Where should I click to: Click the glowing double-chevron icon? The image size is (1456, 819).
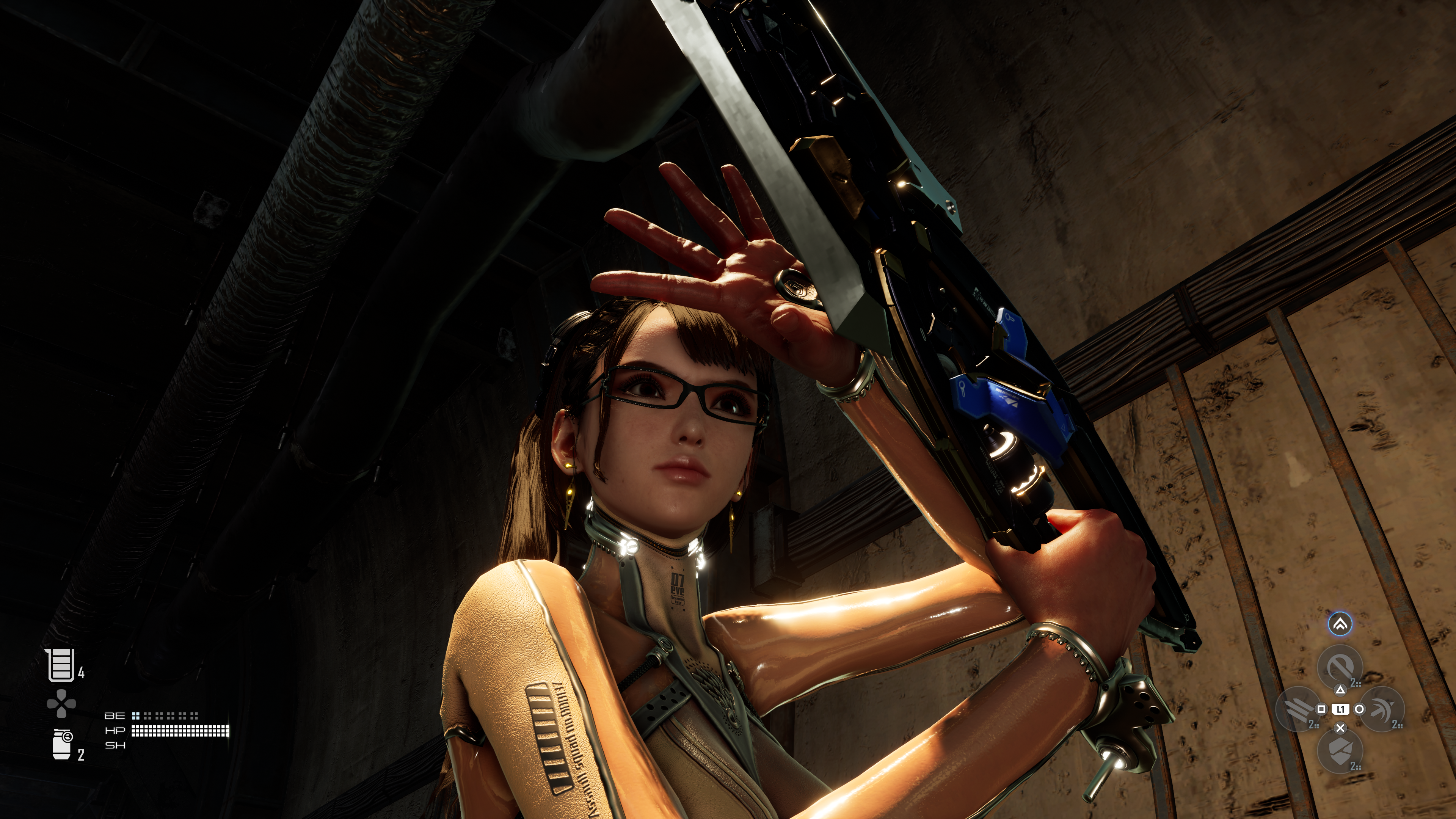1340,624
